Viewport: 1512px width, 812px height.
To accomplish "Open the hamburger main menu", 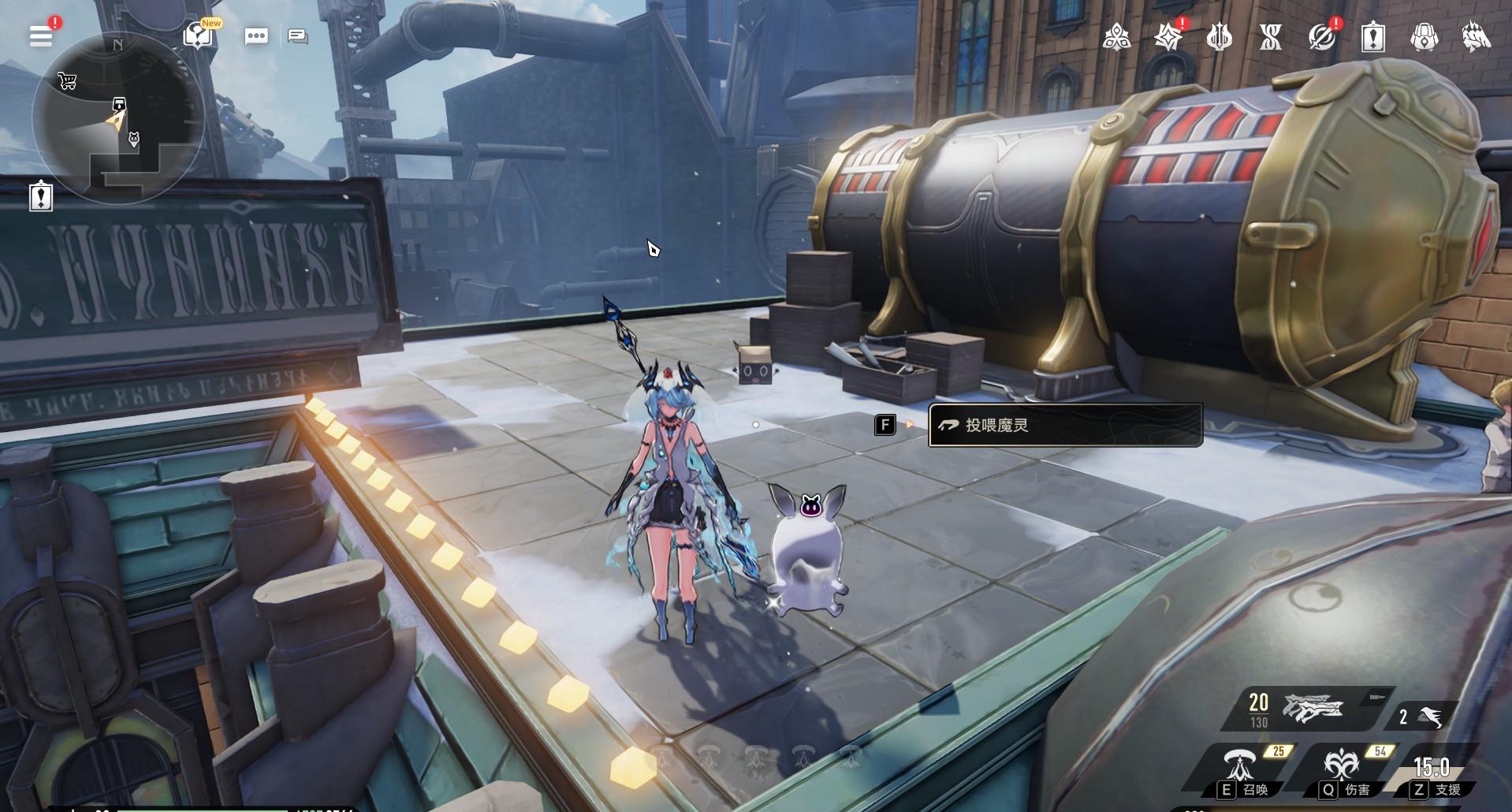I will pos(41,35).
